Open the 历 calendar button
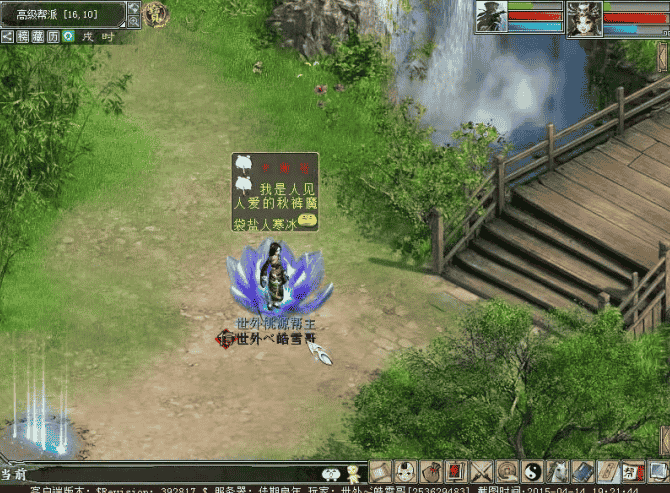This screenshot has width=670, height=493. (53, 36)
